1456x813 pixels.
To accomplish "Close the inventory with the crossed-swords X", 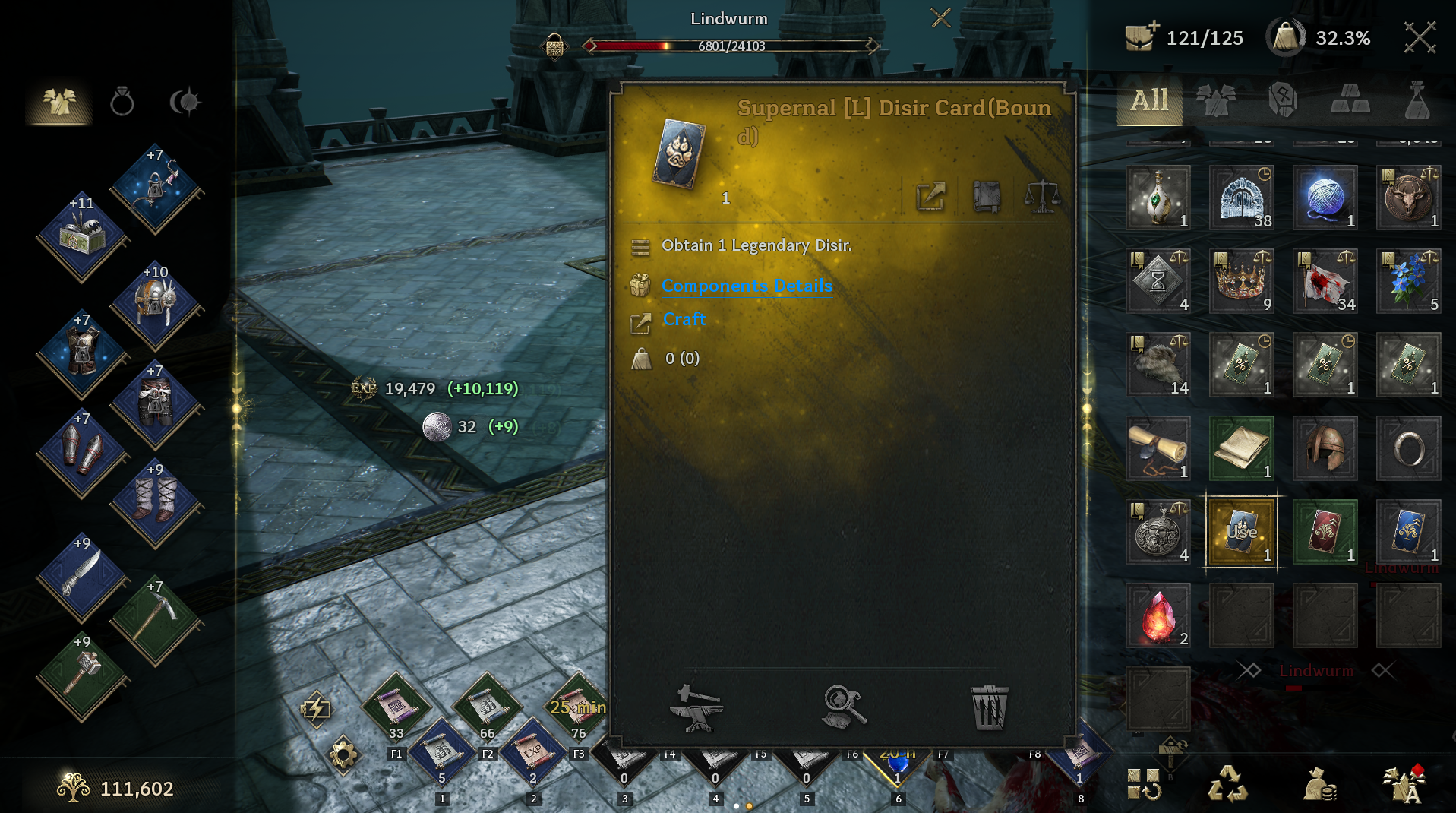I will tap(1419, 37).
